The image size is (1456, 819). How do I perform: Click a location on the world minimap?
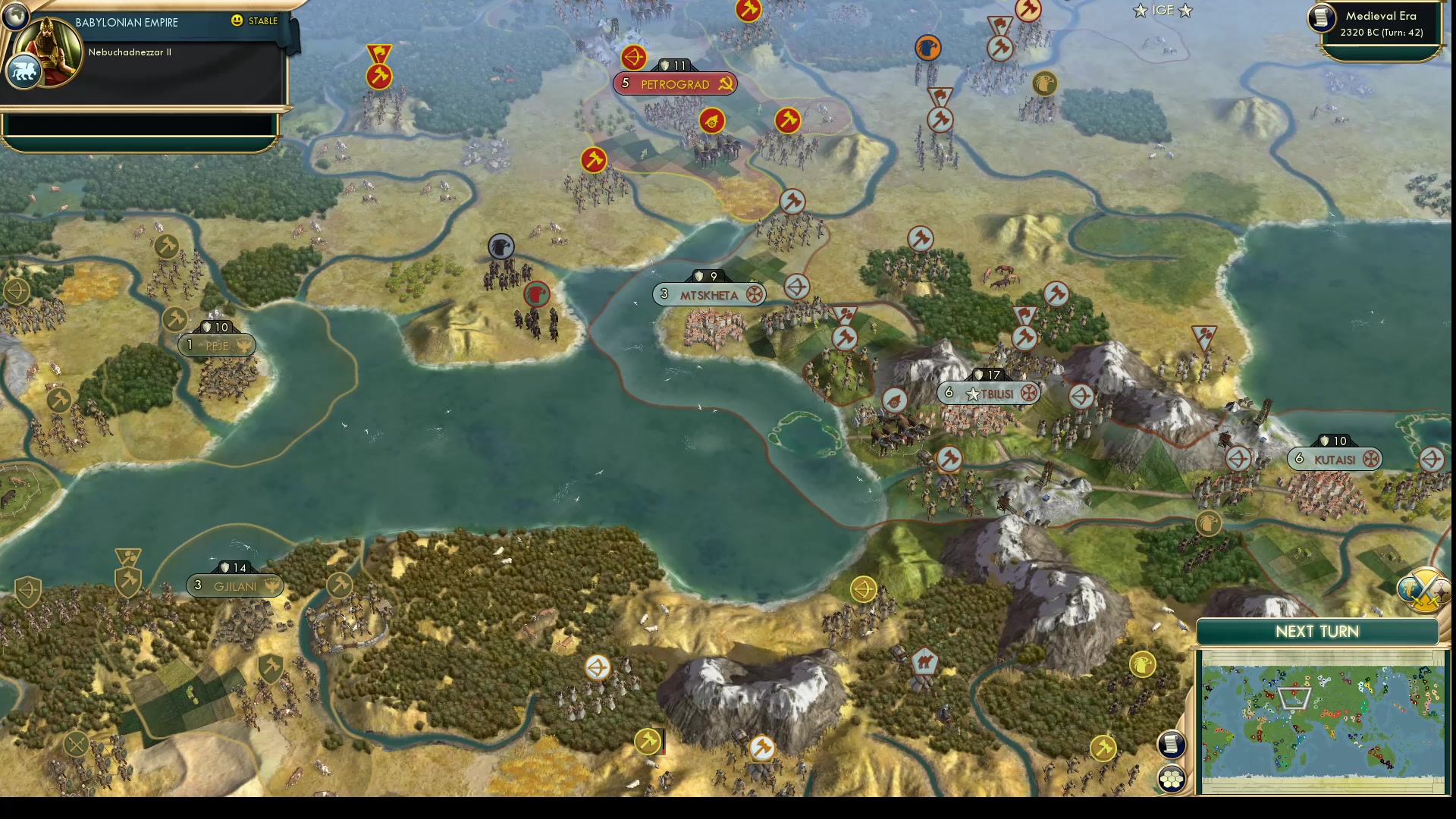click(1327, 720)
